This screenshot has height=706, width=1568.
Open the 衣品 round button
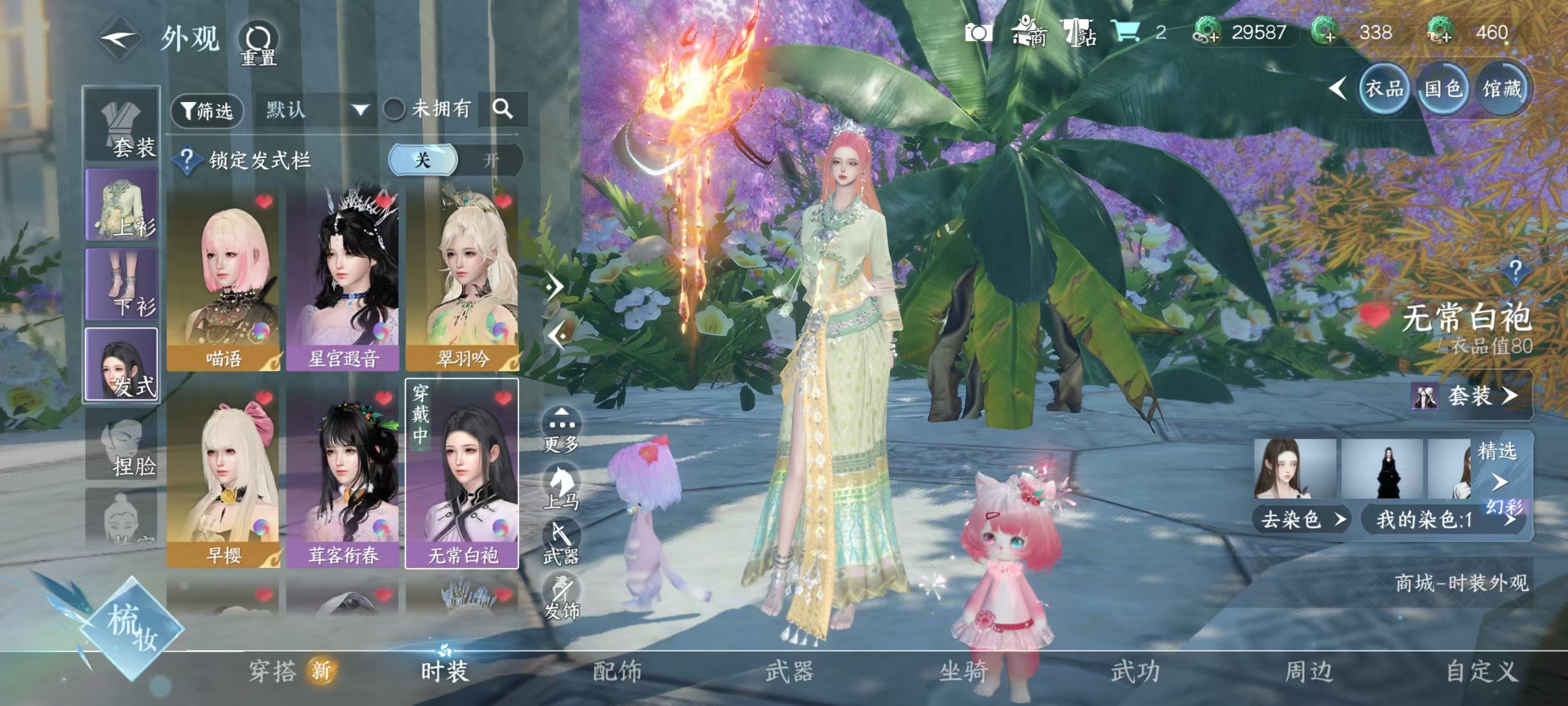click(1384, 90)
